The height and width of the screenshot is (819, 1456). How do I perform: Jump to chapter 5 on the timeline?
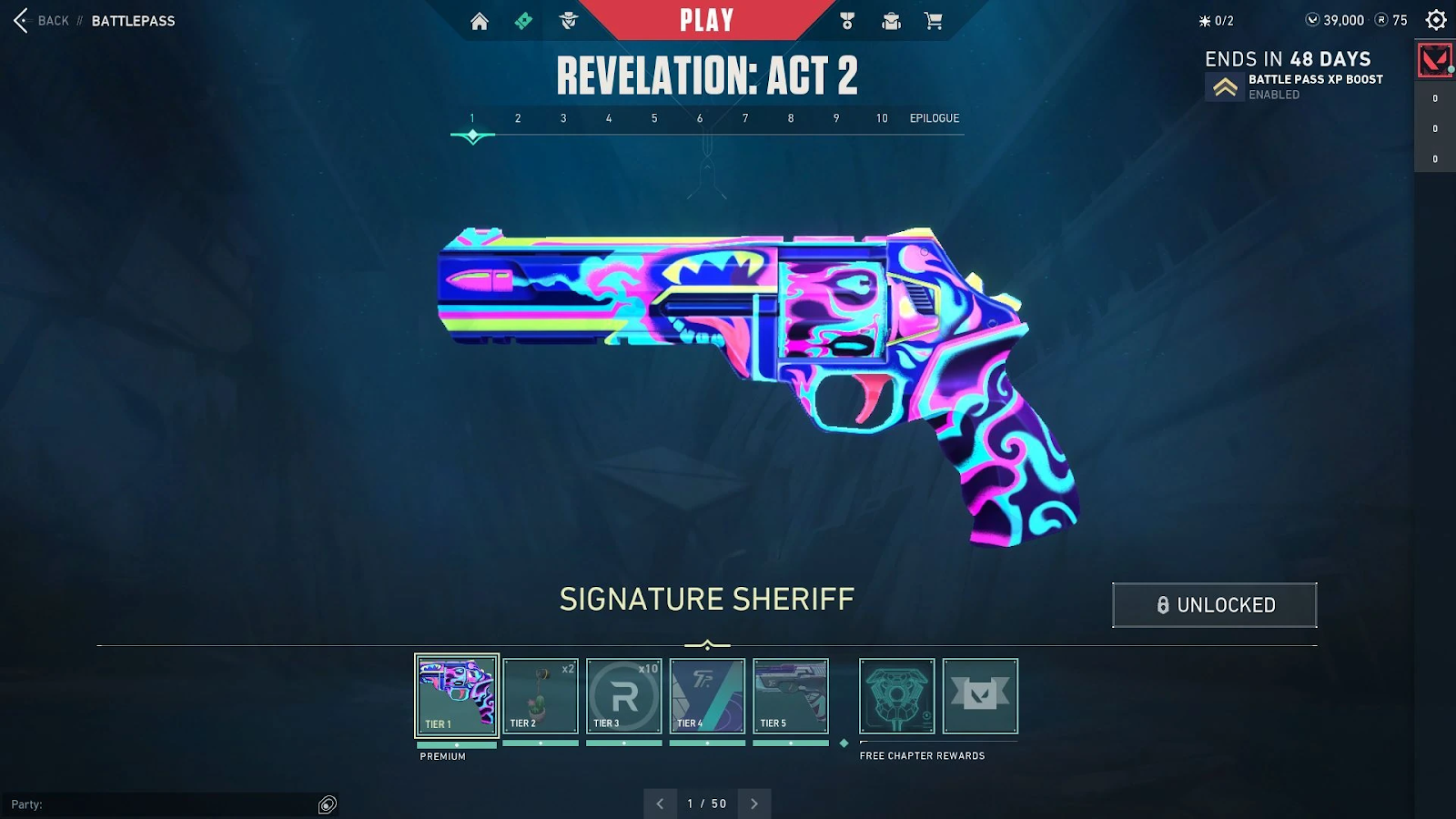(654, 118)
